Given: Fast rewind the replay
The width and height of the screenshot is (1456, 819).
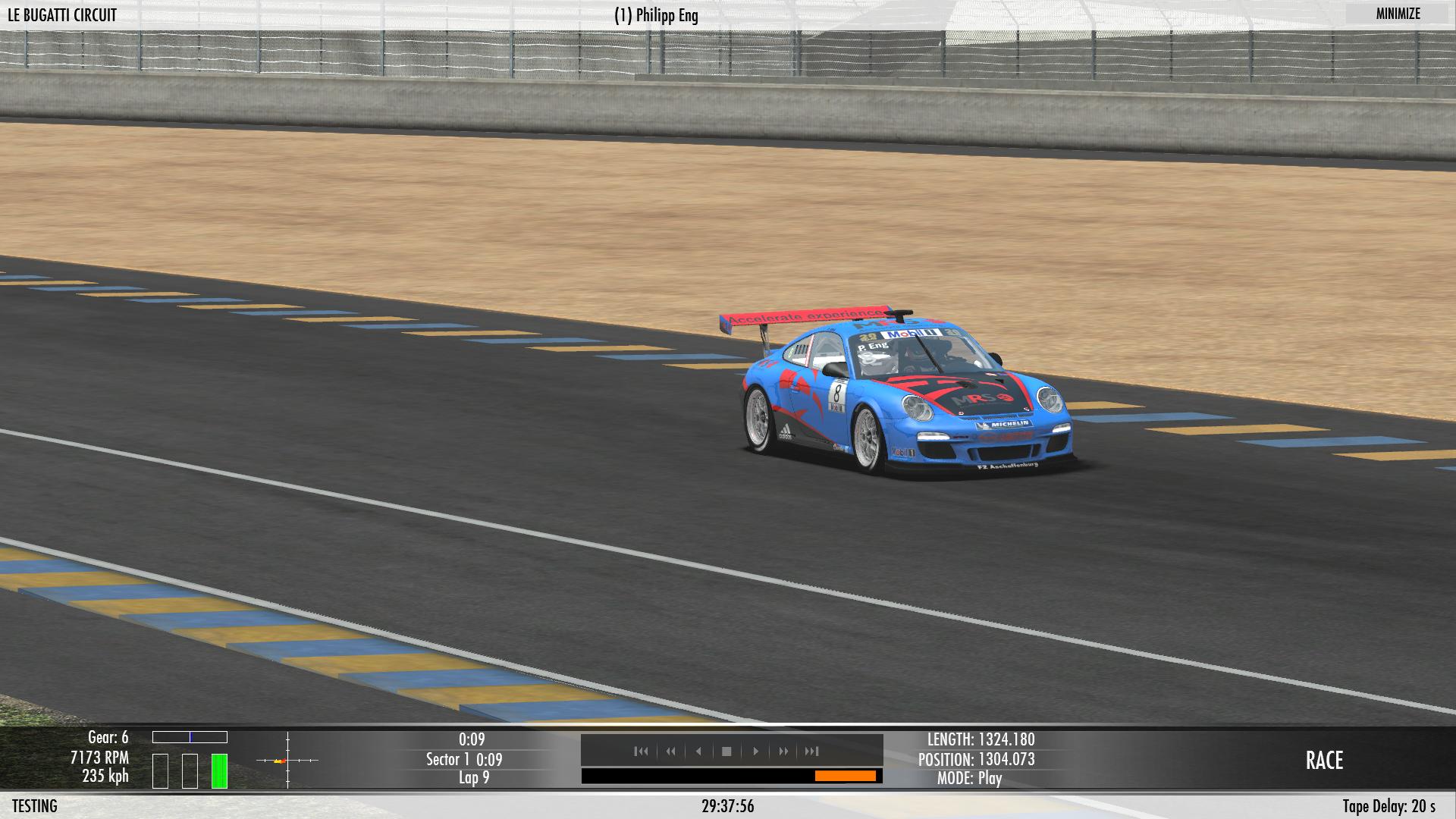Looking at the screenshot, I should 670,752.
